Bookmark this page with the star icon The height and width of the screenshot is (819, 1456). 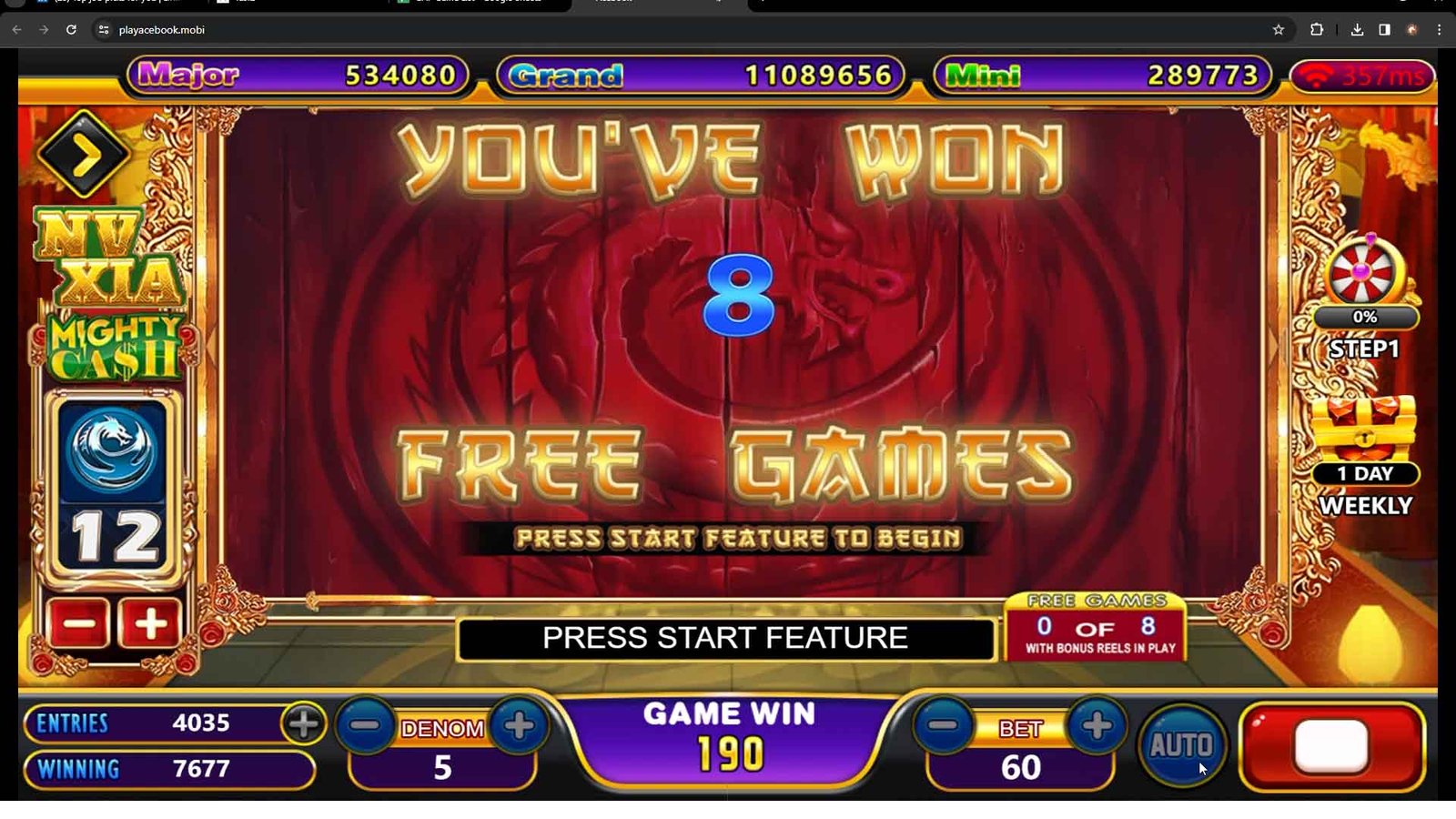pos(1278,30)
